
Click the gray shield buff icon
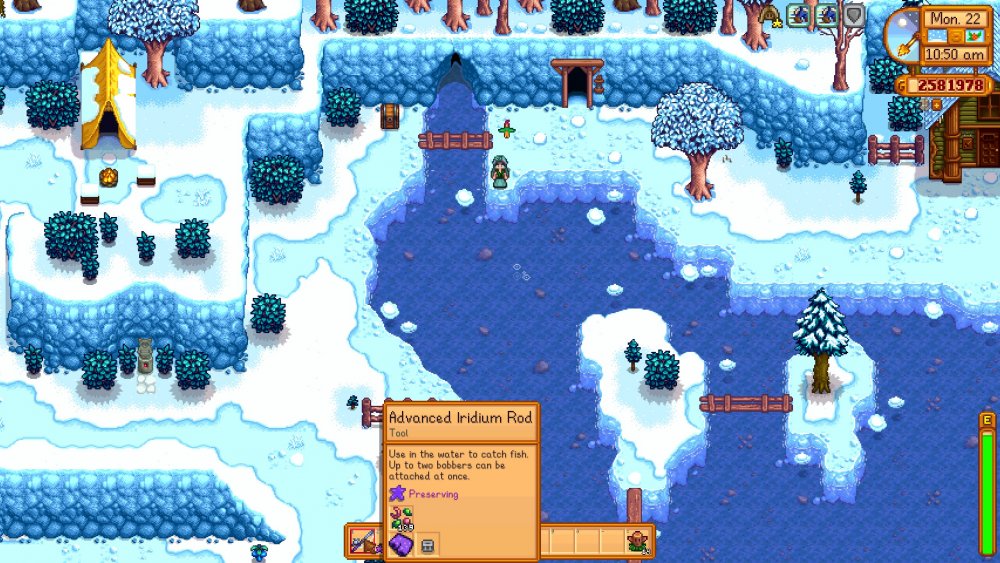pos(853,15)
